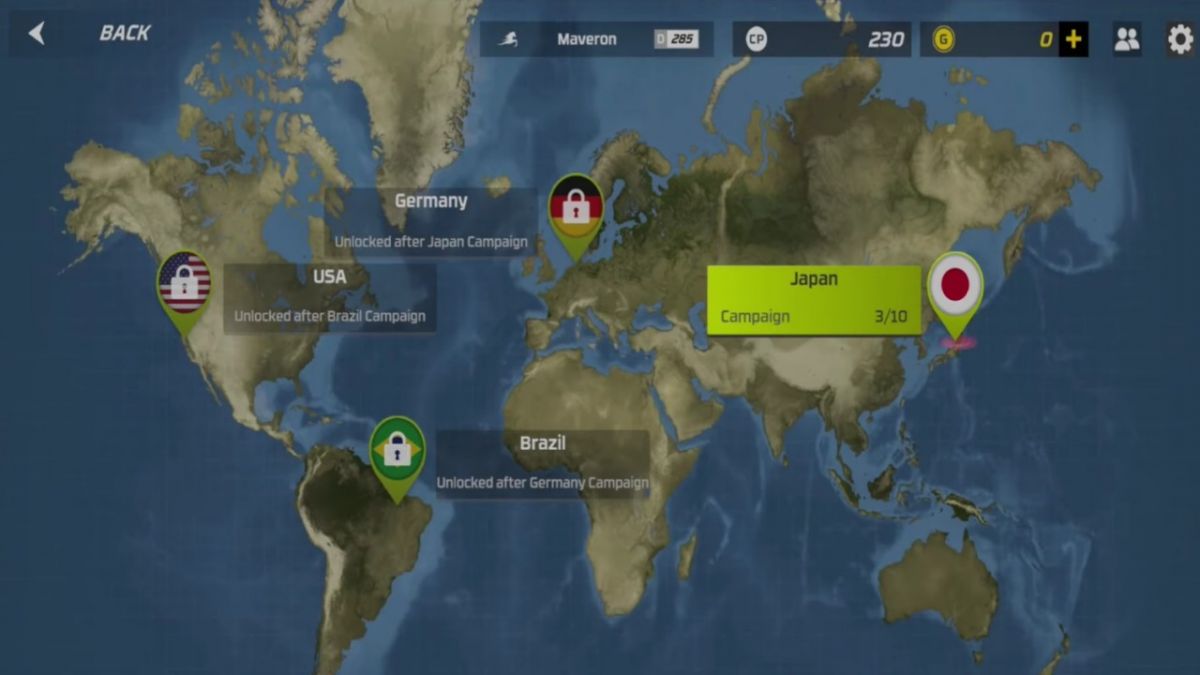Add gold with the yellow plus button
Screen dimensions: 1200x675
1073,40
